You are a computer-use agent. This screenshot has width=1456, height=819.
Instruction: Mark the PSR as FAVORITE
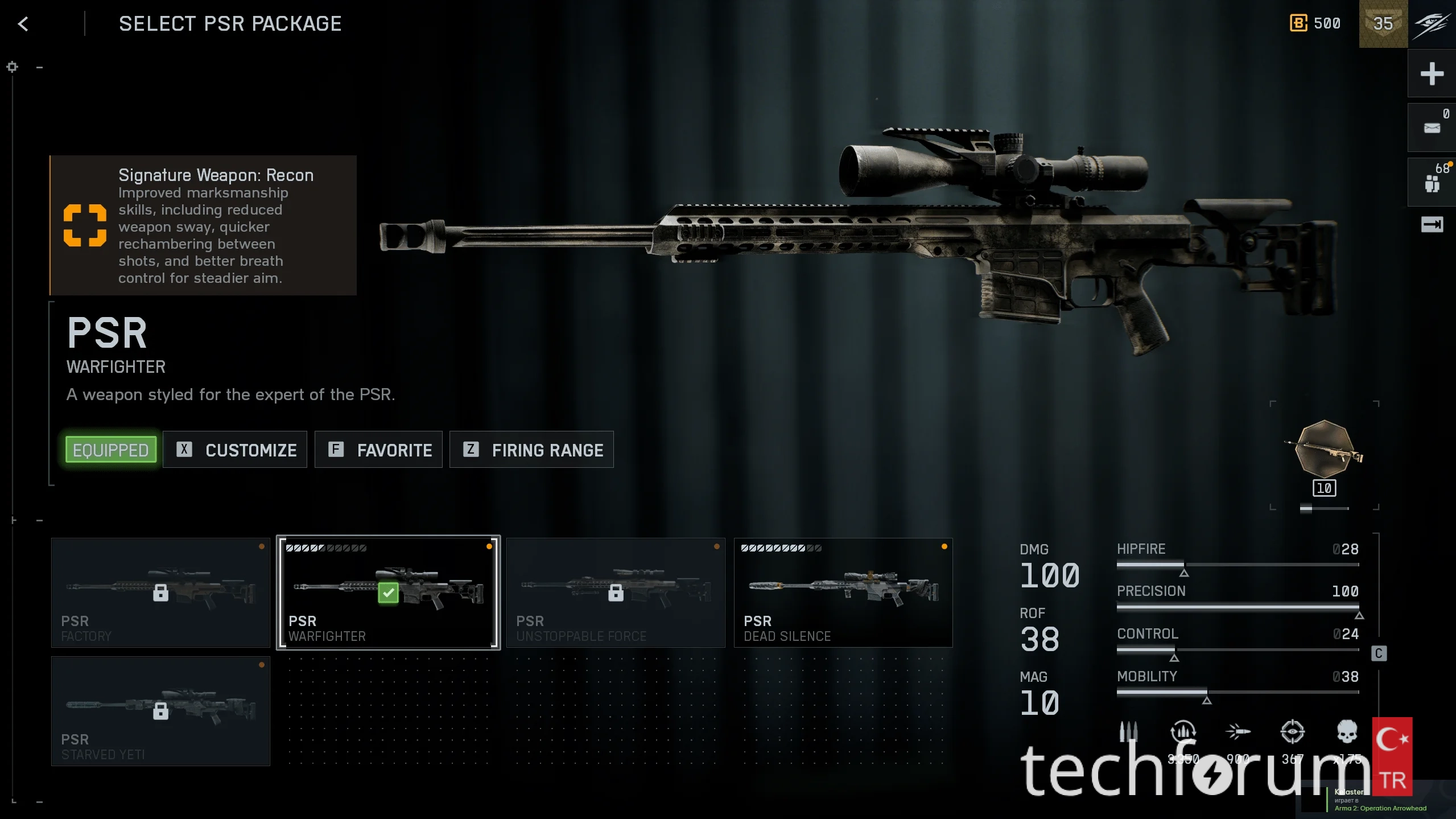pos(378,450)
